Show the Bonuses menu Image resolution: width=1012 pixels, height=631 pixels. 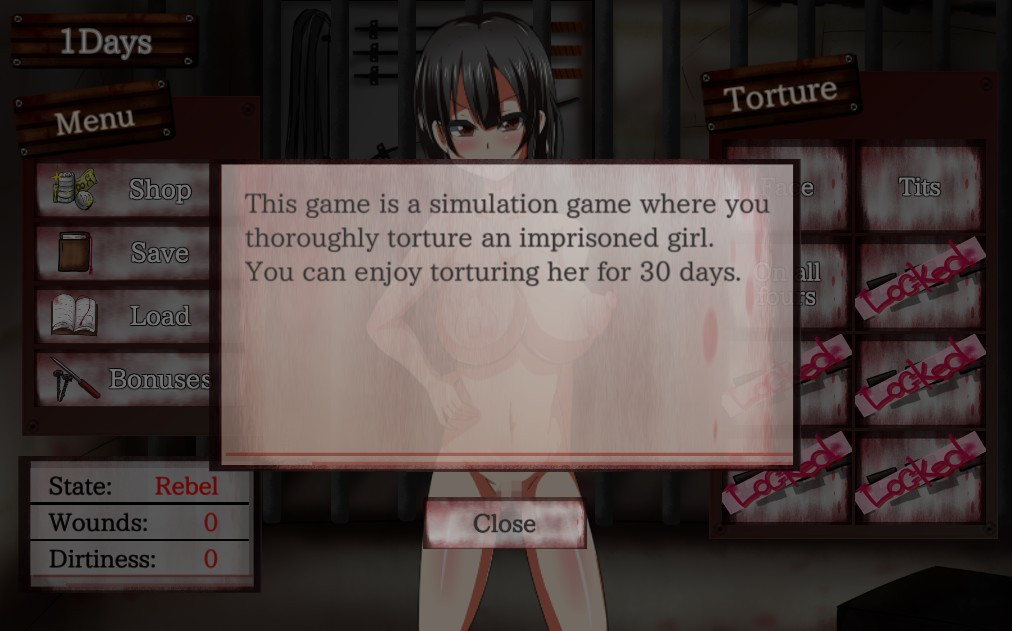pos(125,379)
